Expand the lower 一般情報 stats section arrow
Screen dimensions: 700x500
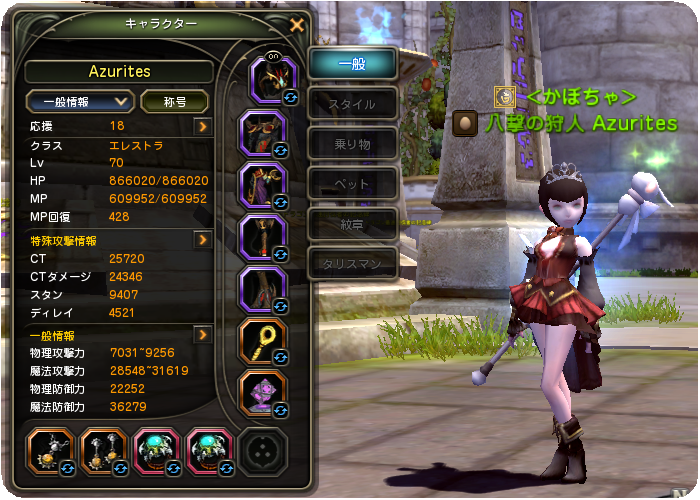coord(203,335)
